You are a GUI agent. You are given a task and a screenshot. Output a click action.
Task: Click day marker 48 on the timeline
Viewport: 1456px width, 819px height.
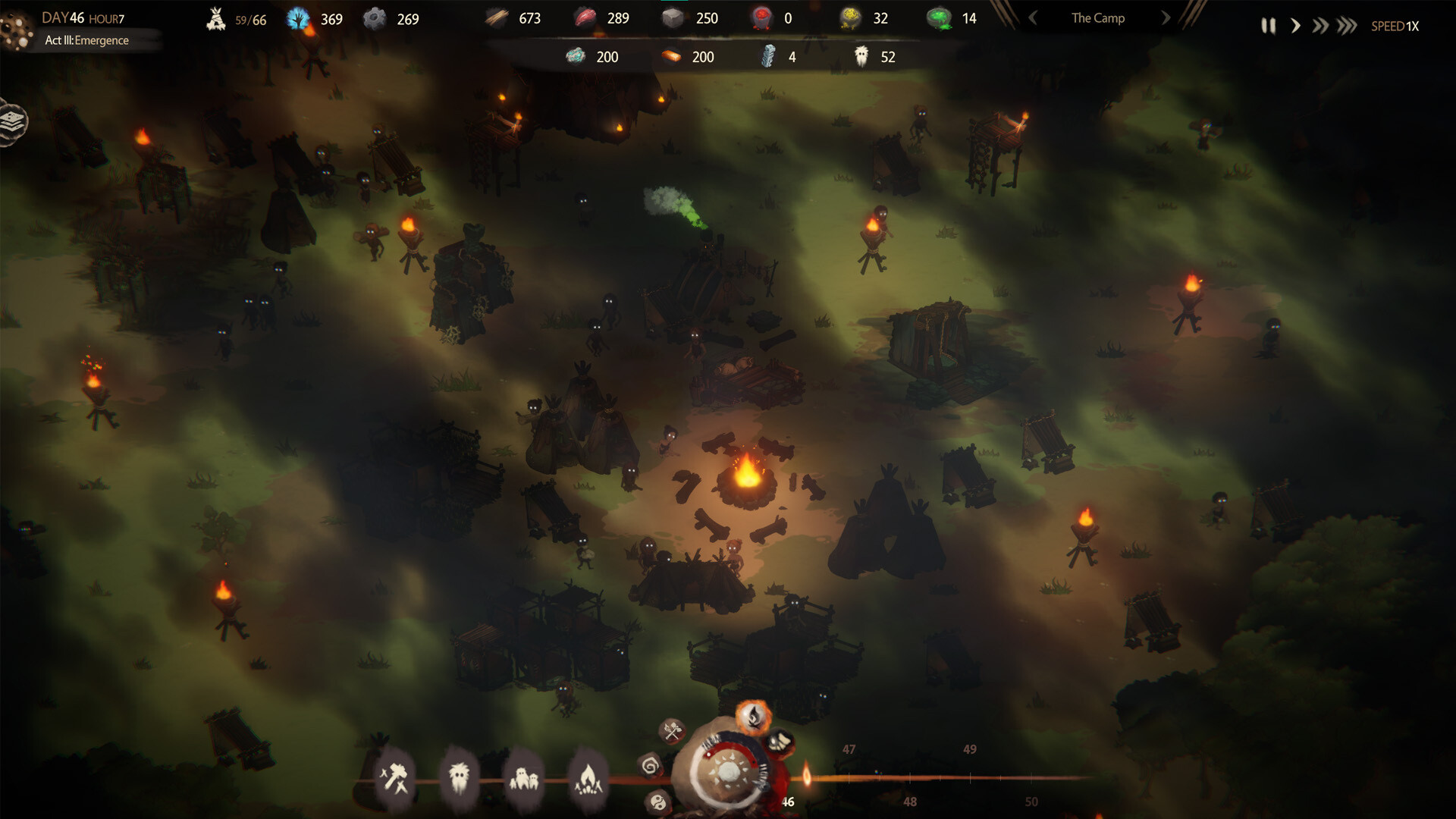[x=909, y=800]
